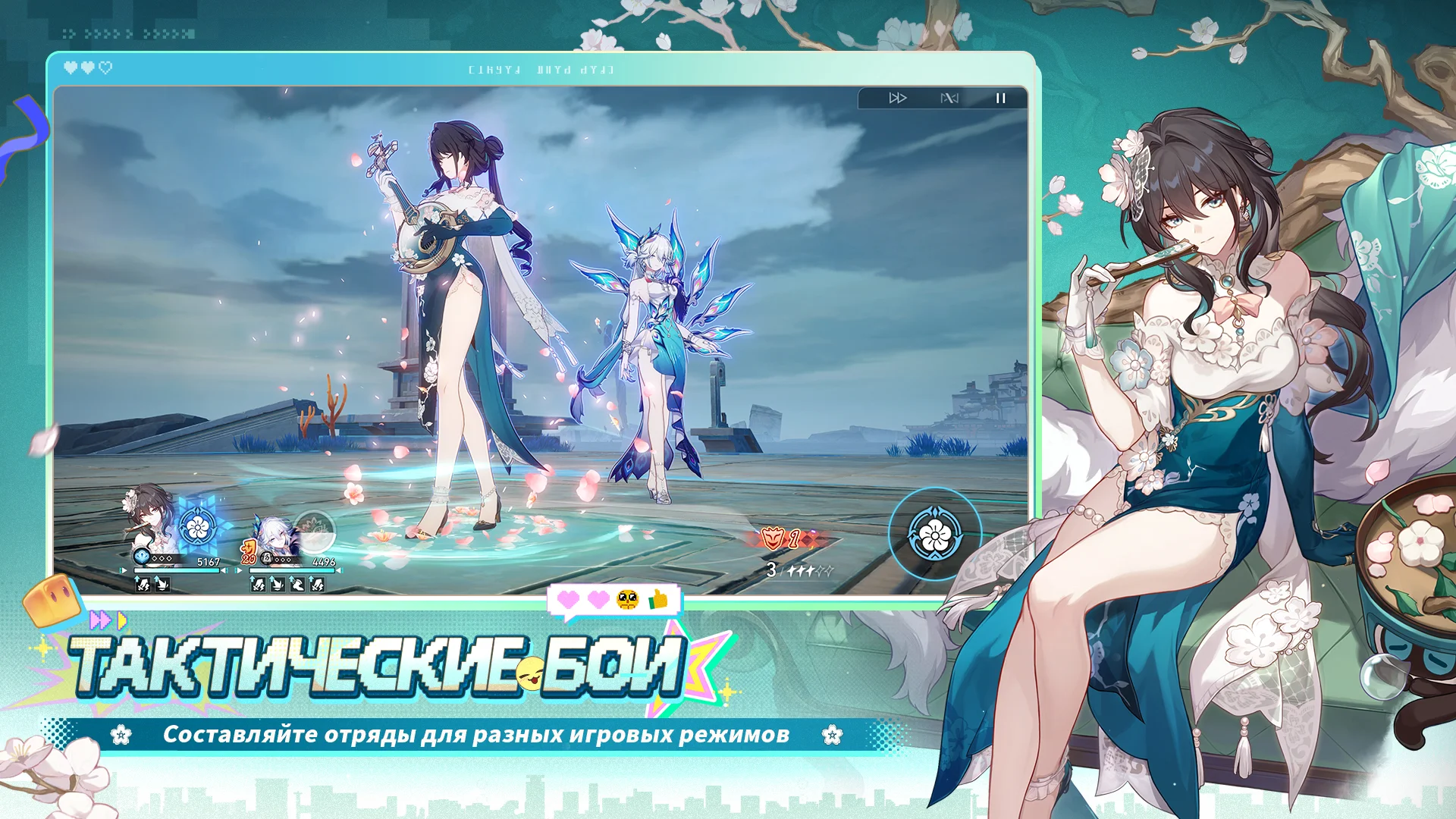Click the pause icon in the top battle toolbar
1456x819 pixels.
pos(1001,97)
